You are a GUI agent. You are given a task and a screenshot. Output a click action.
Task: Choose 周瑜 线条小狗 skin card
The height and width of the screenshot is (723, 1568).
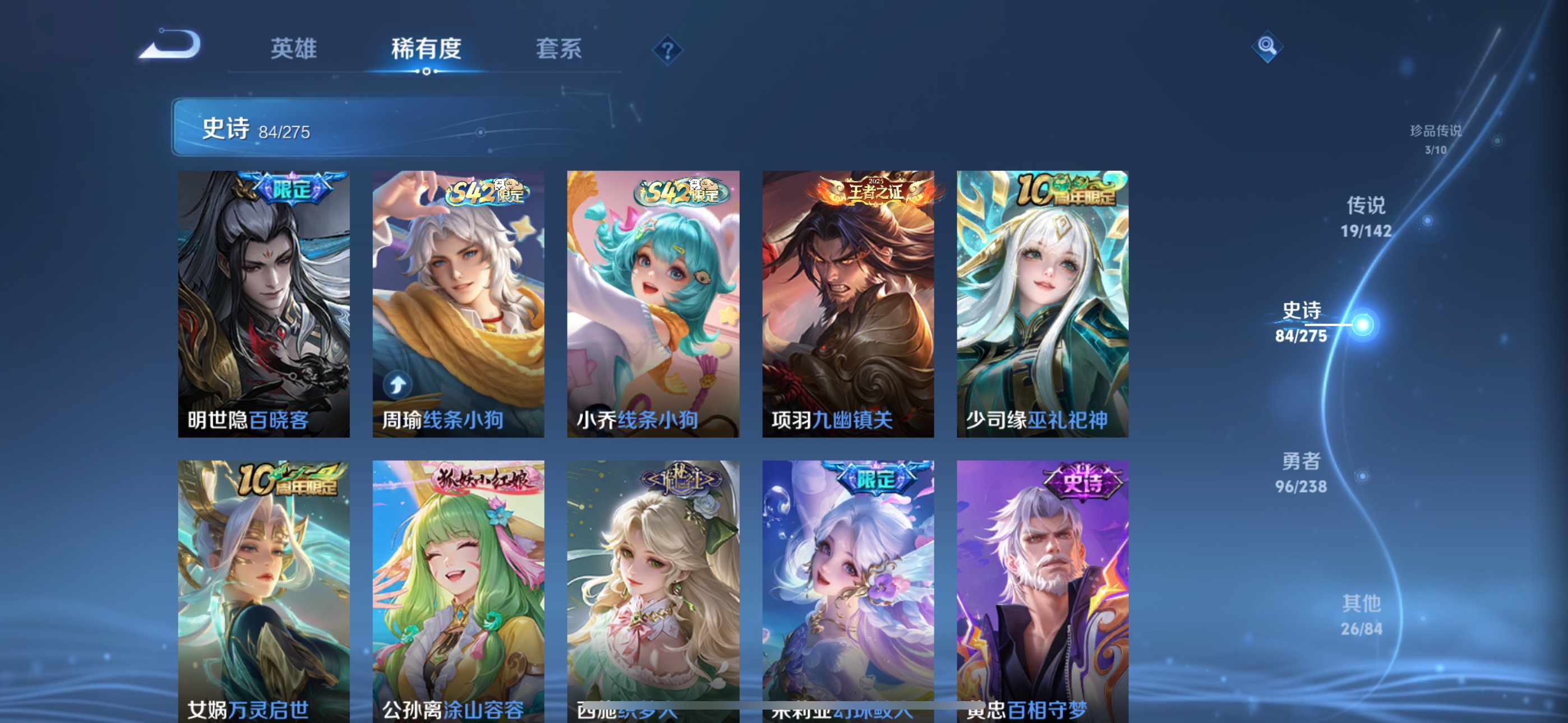coord(458,303)
